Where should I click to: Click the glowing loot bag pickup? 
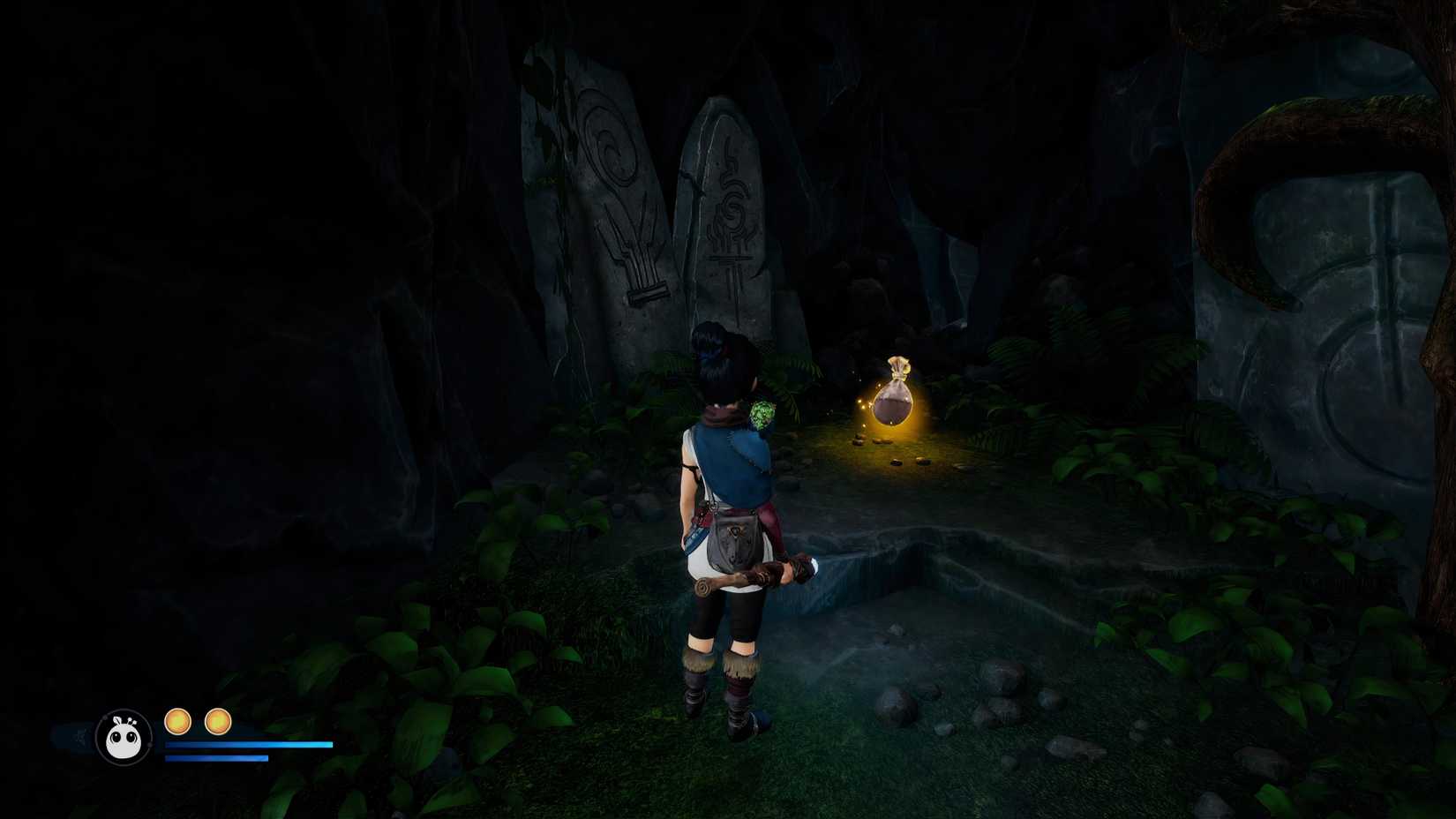(894, 397)
